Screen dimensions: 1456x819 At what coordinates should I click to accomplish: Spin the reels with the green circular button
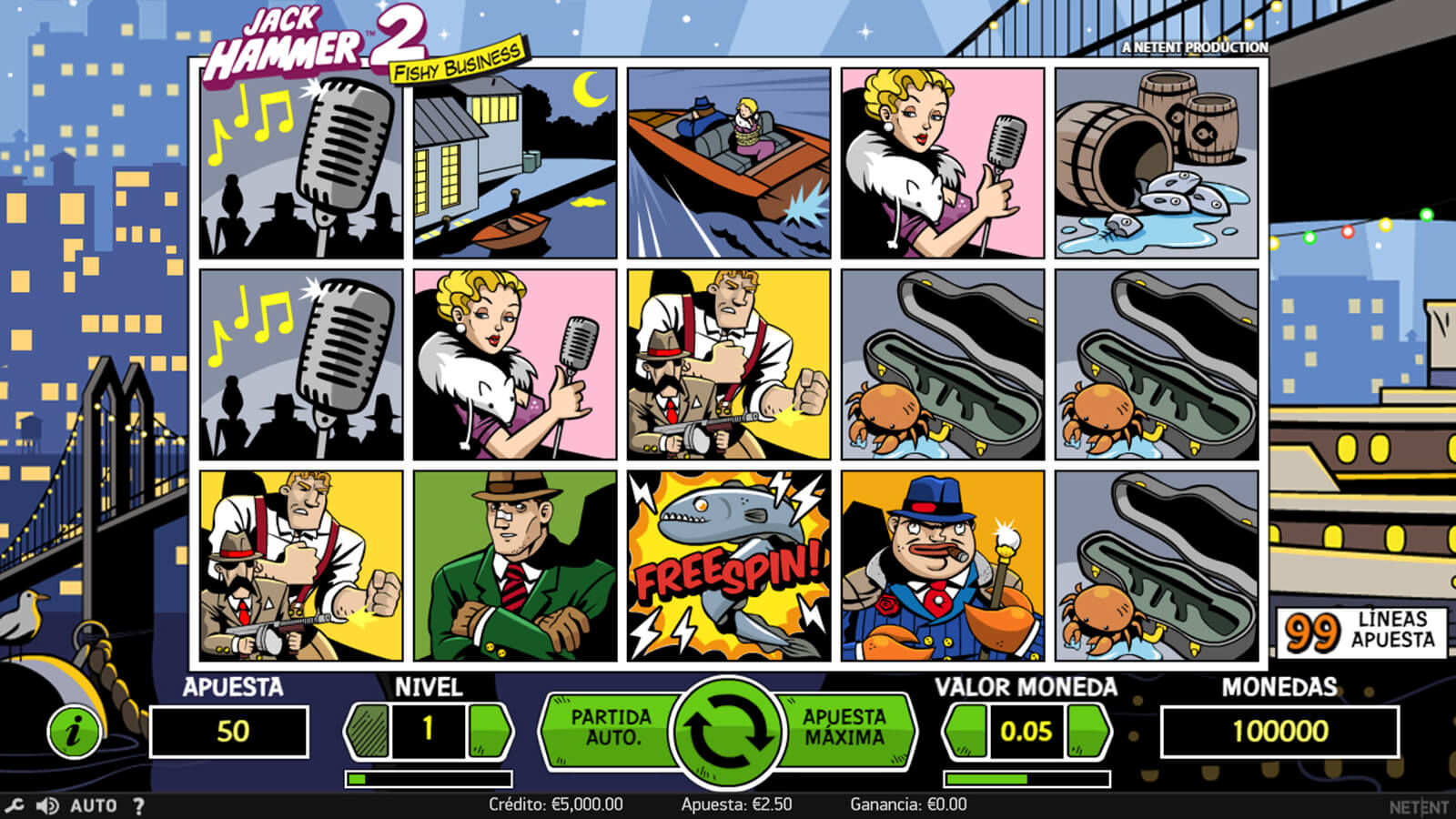coord(727,730)
